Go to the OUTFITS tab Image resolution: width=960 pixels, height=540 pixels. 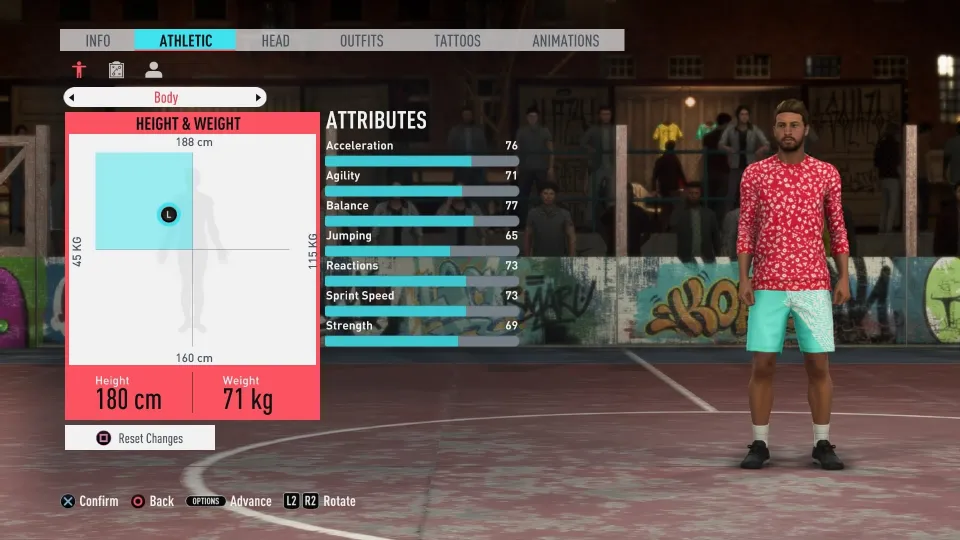tap(361, 41)
